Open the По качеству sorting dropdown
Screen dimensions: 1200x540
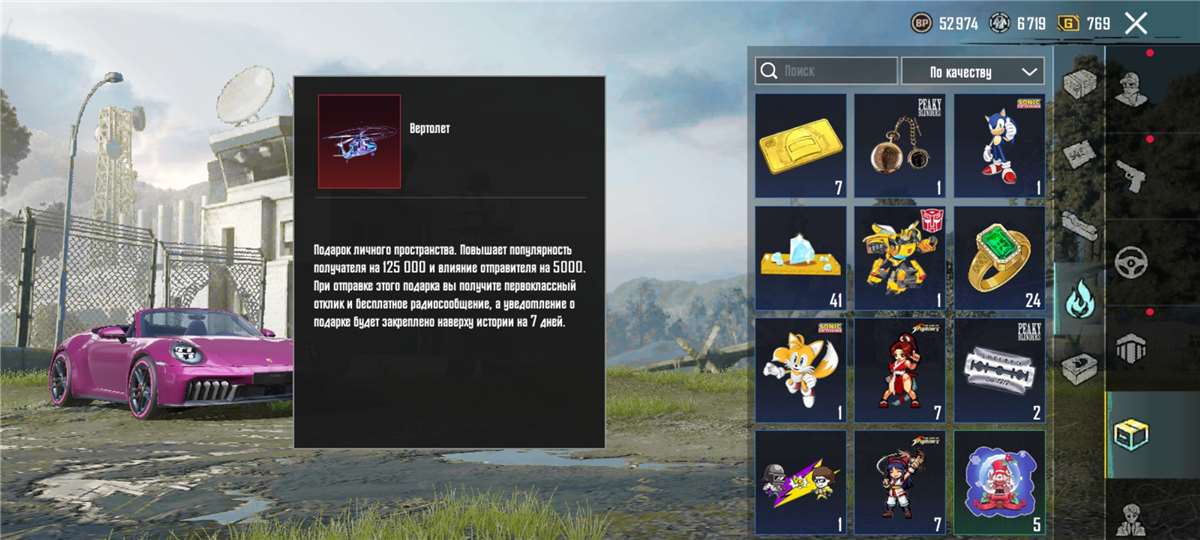[x=972, y=72]
